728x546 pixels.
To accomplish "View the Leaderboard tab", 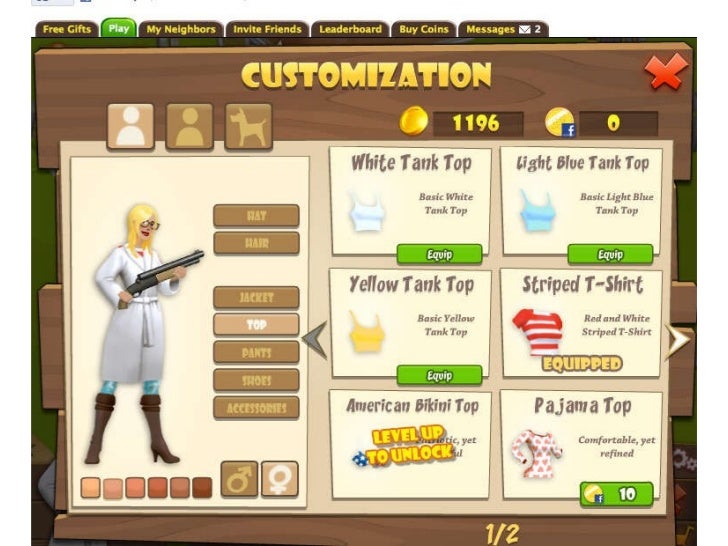I will [x=350, y=29].
